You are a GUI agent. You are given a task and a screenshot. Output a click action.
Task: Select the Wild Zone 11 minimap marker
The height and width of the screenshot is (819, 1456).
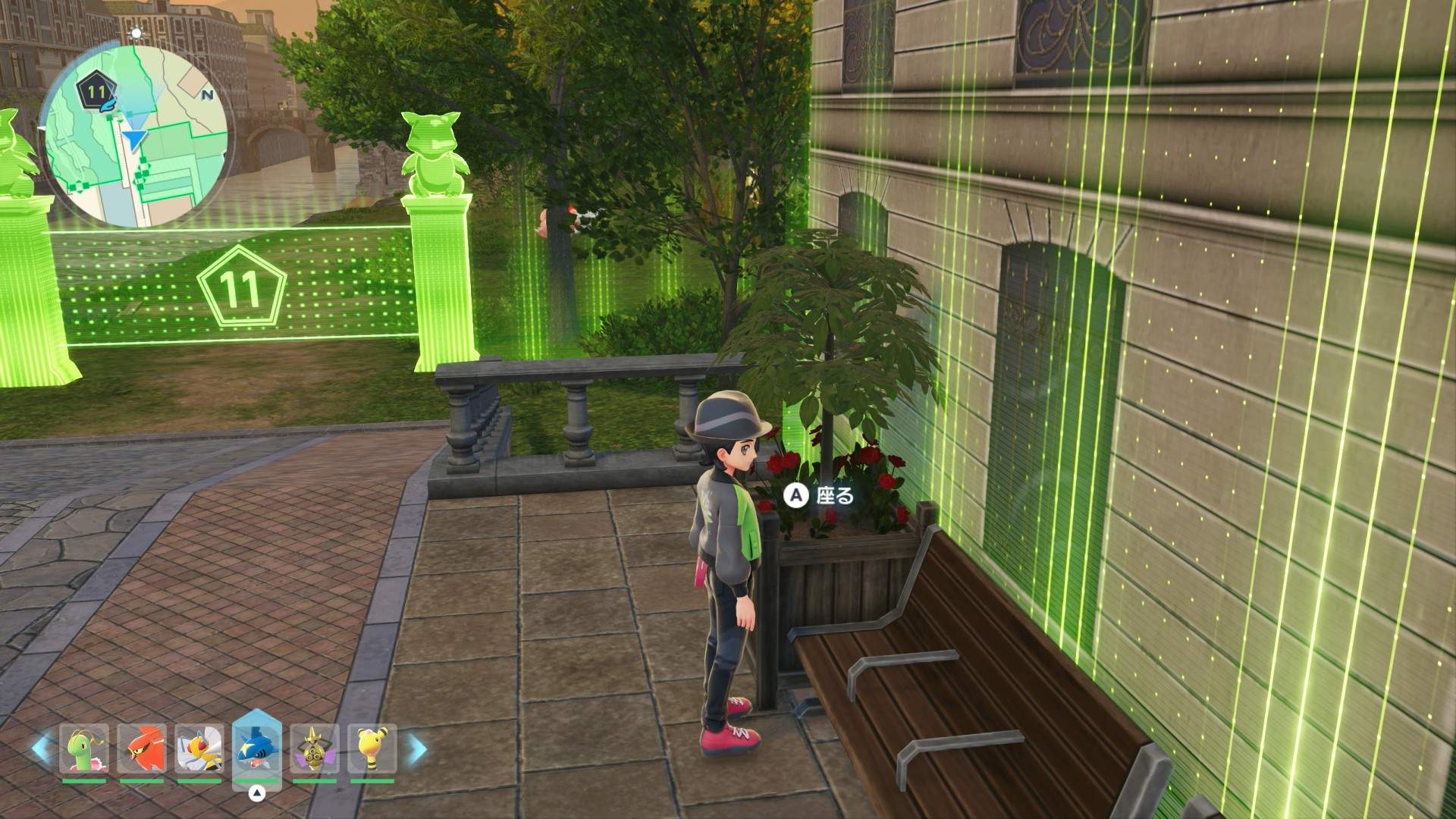[x=95, y=92]
